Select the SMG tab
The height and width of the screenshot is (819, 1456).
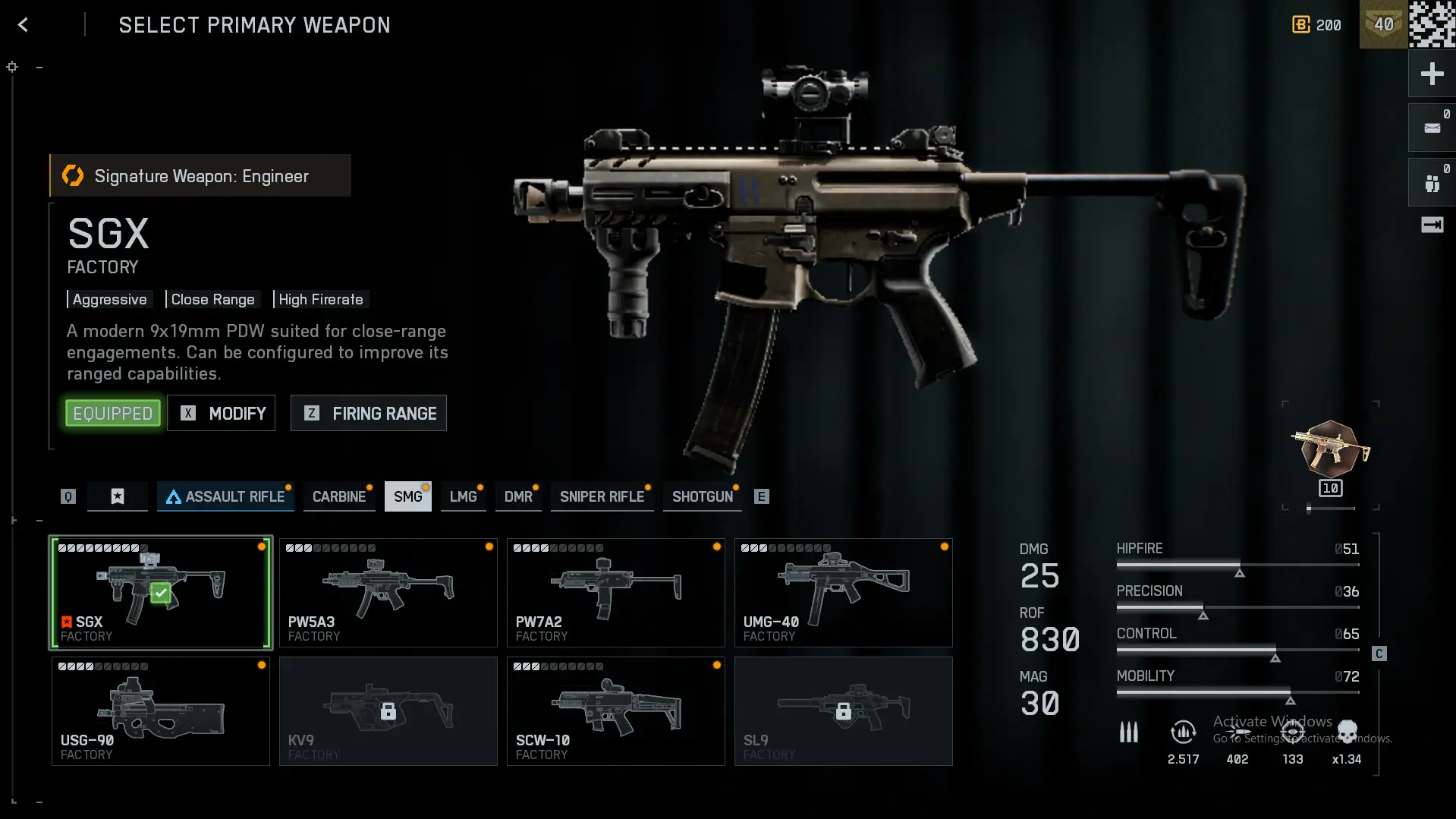[407, 496]
